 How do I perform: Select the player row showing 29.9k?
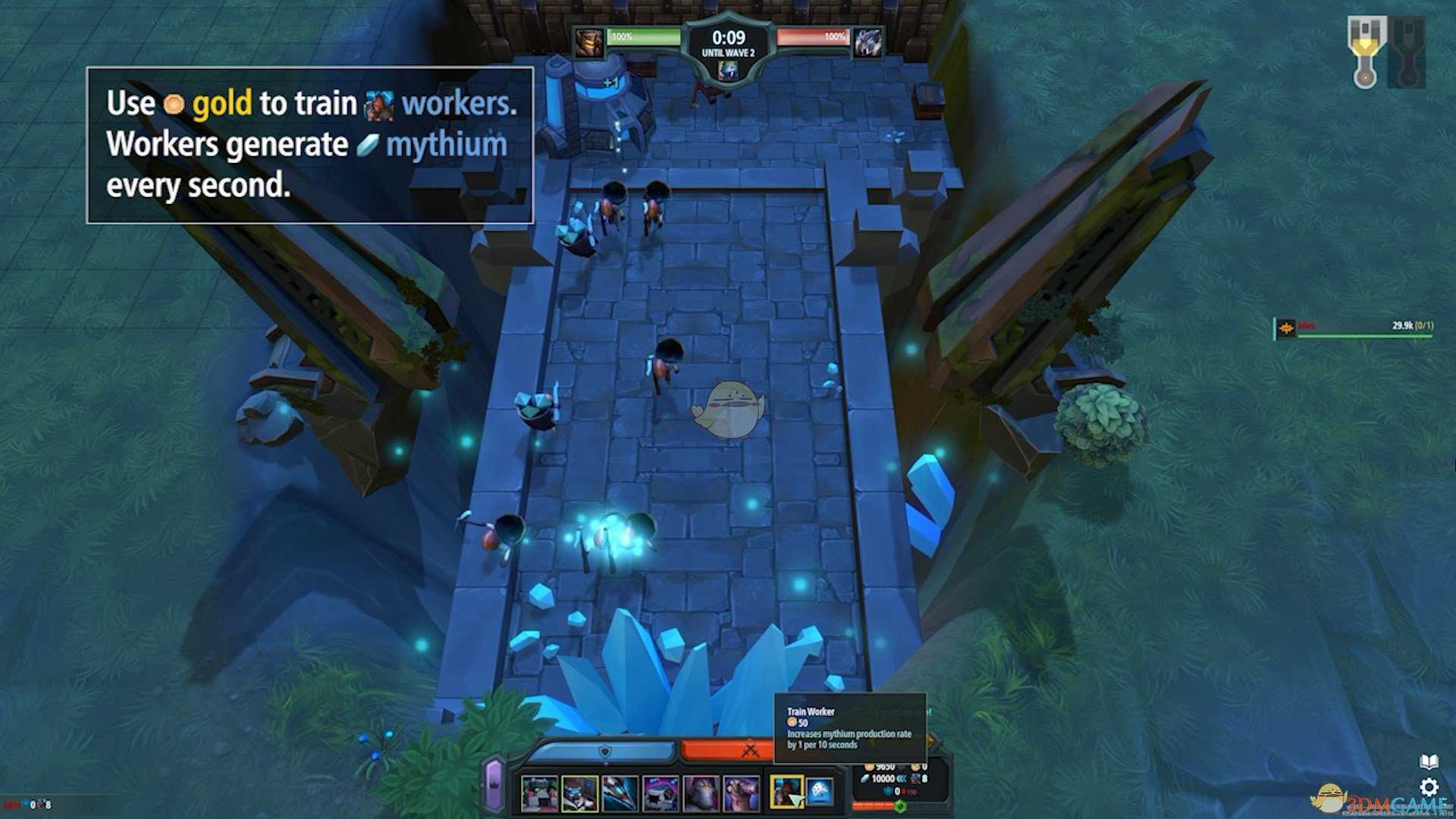pos(1354,327)
